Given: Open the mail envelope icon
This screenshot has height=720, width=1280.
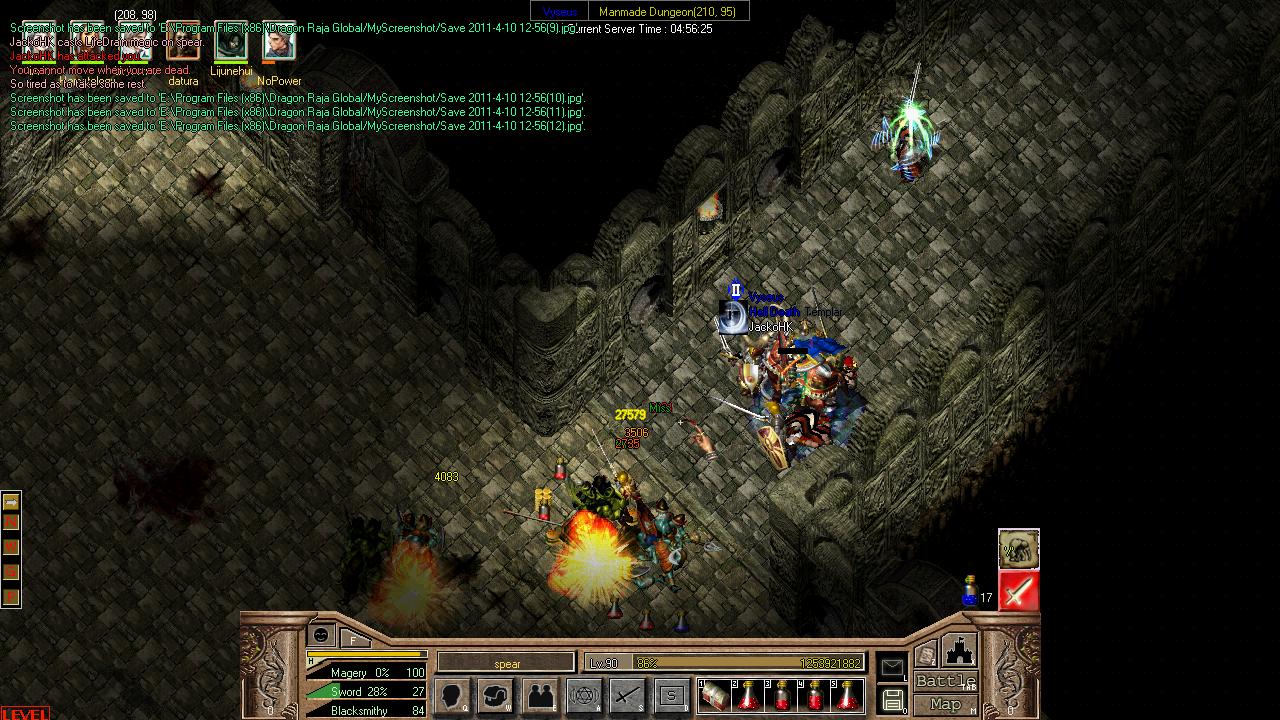Looking at the screenshot, I should [892, 667].
